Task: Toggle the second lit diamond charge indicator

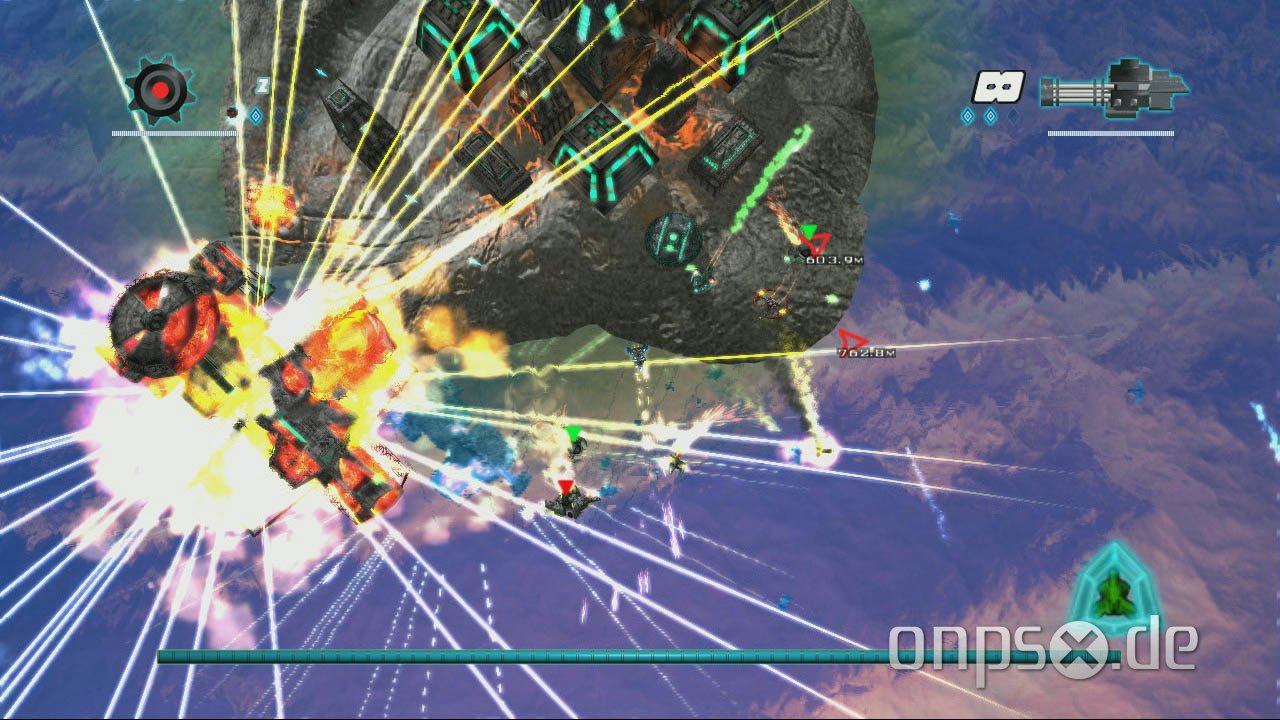Action: click(990, 115)
